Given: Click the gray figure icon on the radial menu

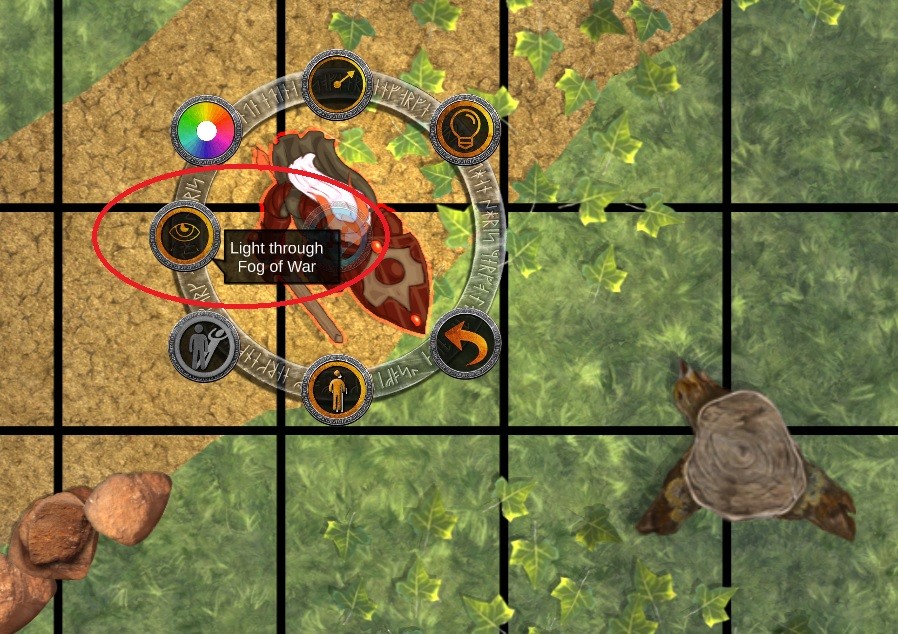Looking at the screenshot, I should [x=204, y=346].
